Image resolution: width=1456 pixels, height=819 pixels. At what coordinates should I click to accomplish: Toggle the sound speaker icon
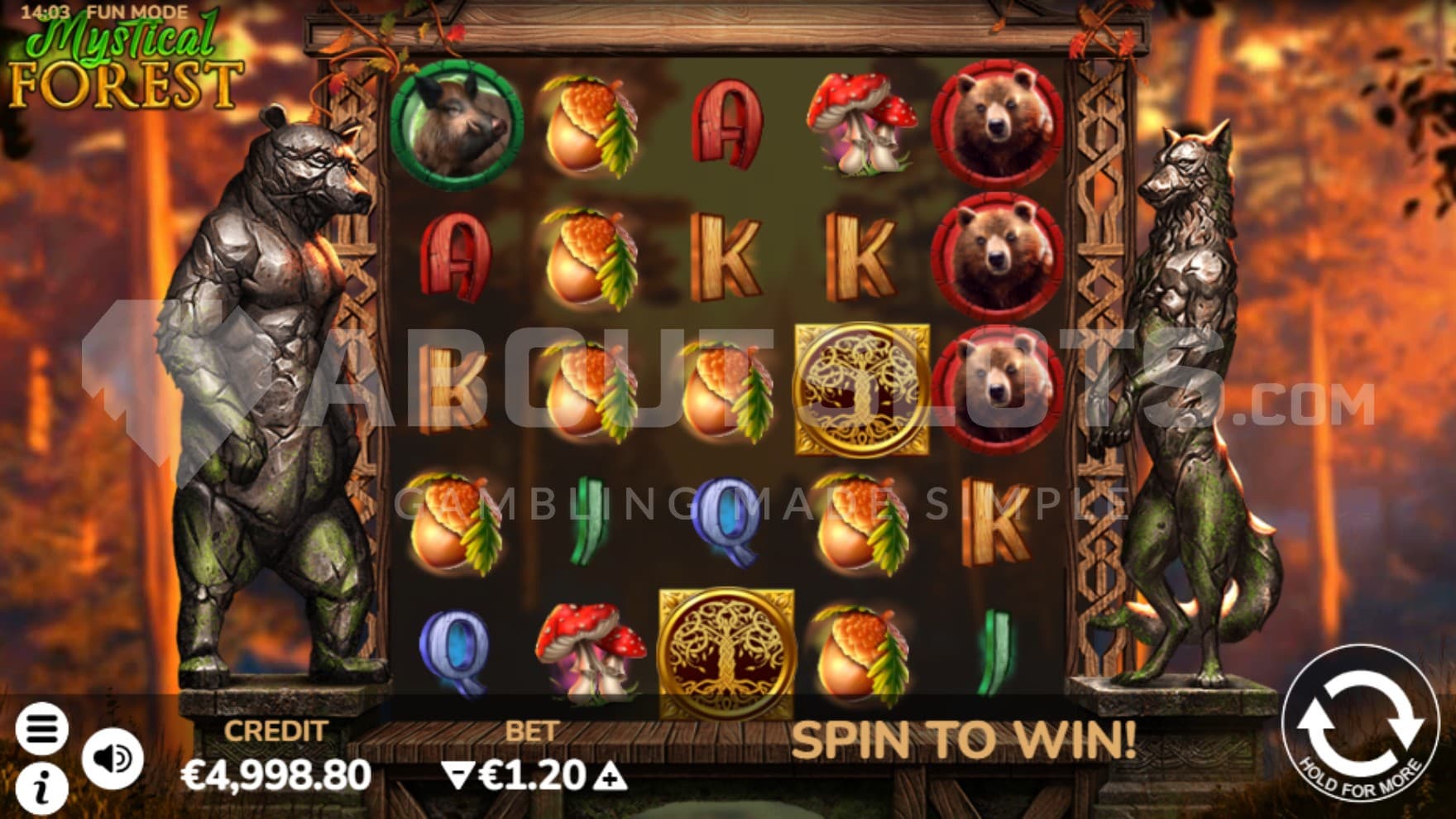pos(113,758)
